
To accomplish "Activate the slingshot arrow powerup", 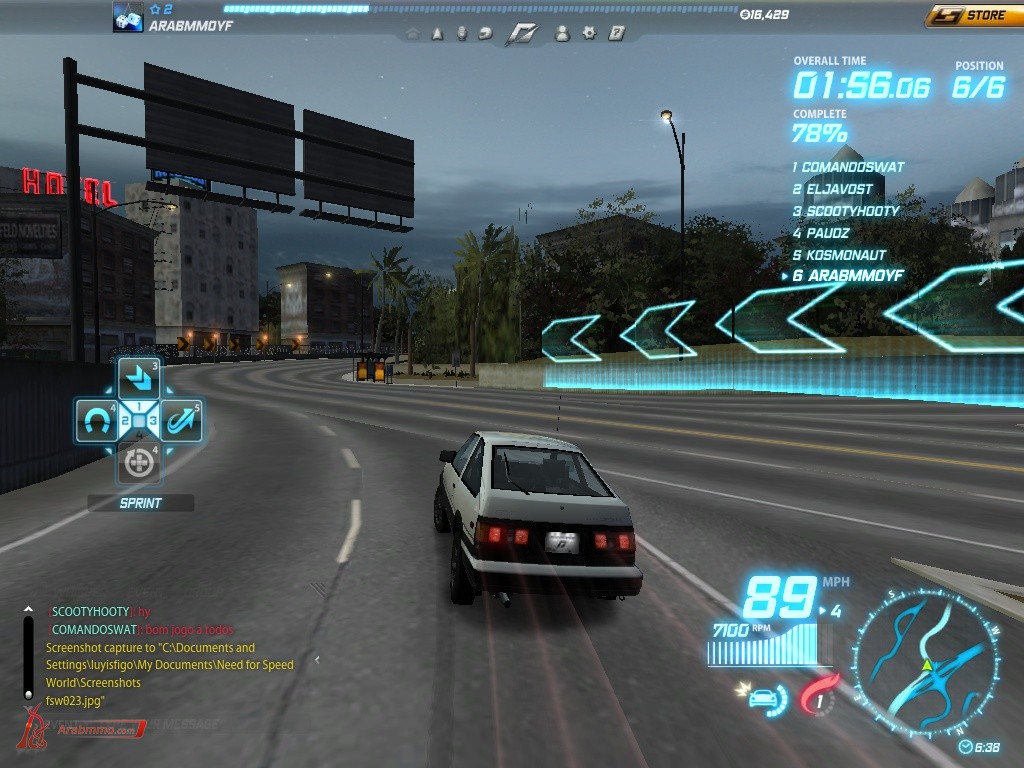I will pyautogui.click(x=182, y=421).
